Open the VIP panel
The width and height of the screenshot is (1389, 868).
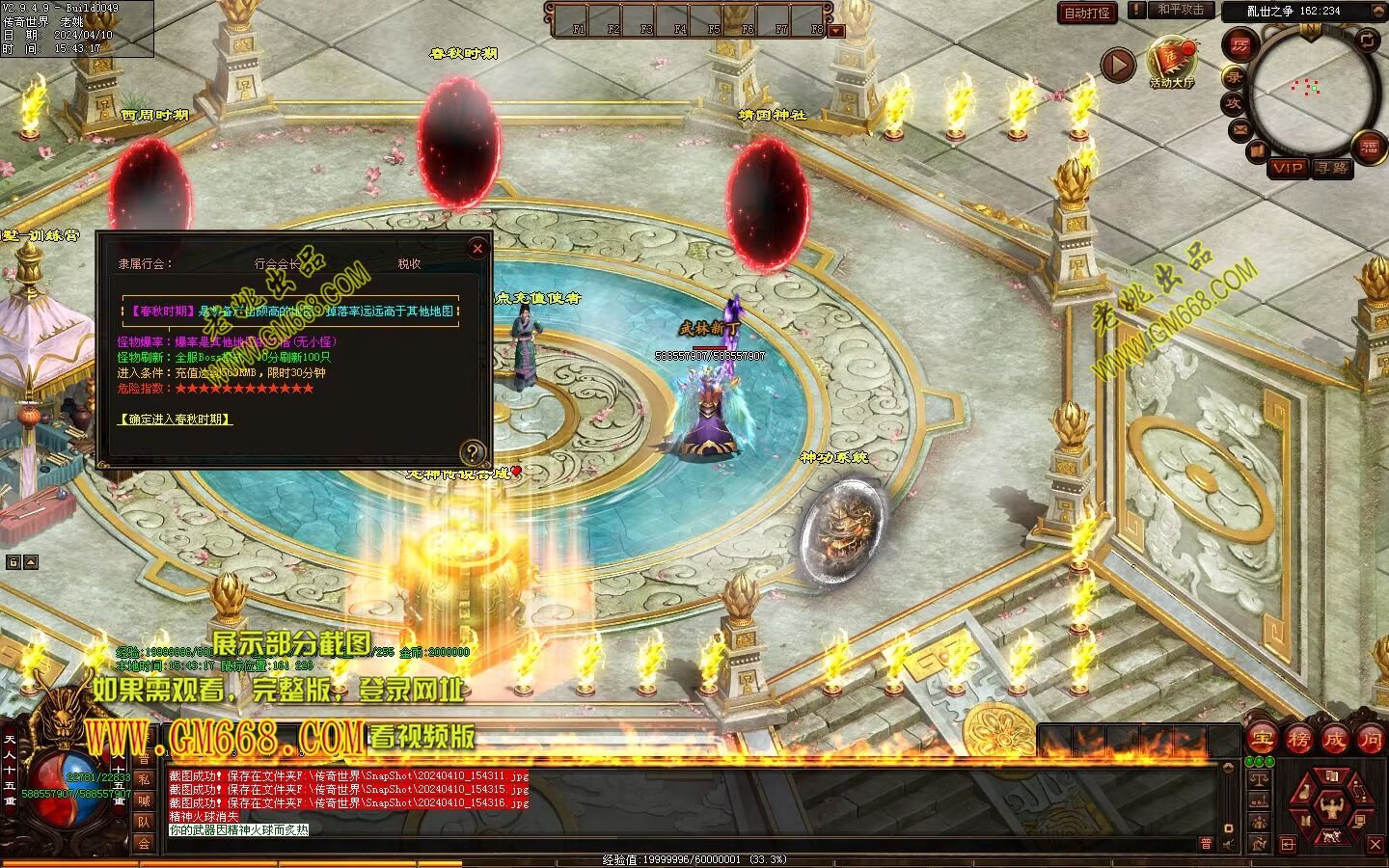tap(1288, 168)
